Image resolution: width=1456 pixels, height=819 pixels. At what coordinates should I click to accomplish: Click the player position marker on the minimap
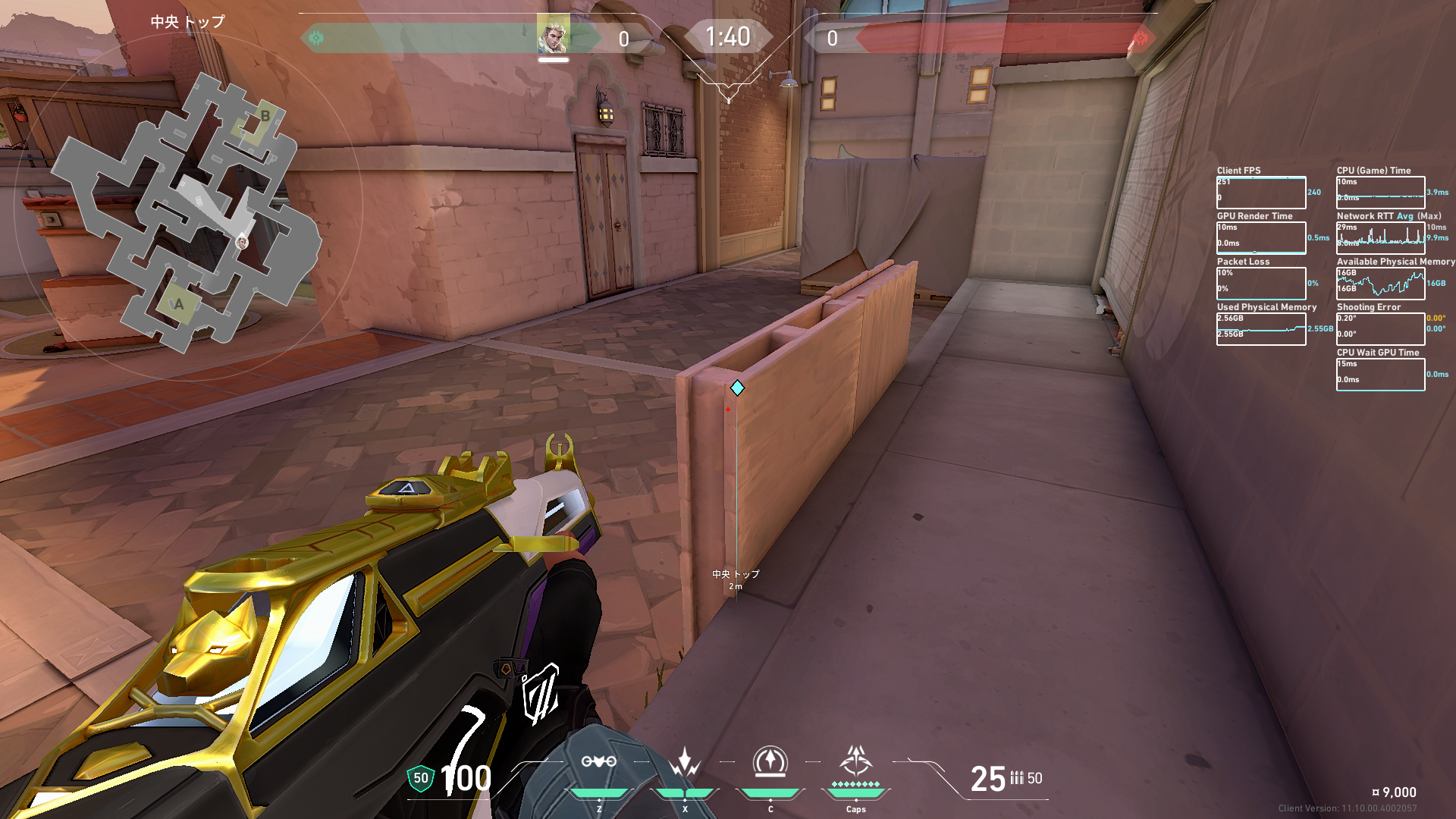[242, 243]
